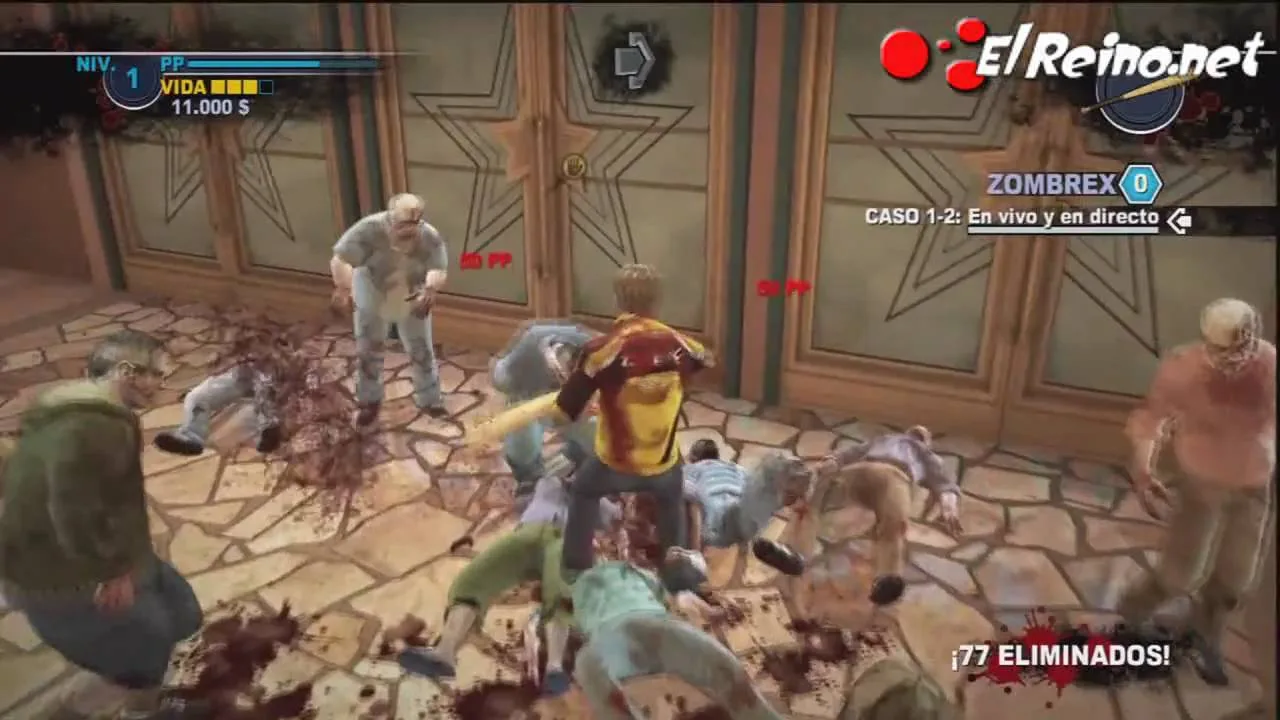Click the Zombrex counter hexagon
This screenshot has width=1280, height=720.
pyautogui.click(x=1140, y=184)
